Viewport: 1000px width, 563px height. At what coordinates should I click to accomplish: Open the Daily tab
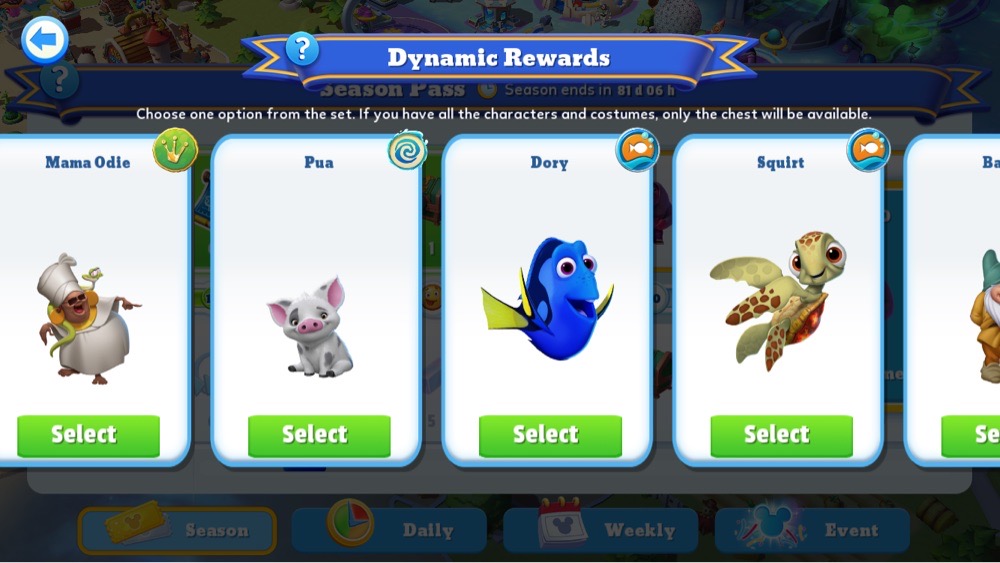[x=389, y=530]
